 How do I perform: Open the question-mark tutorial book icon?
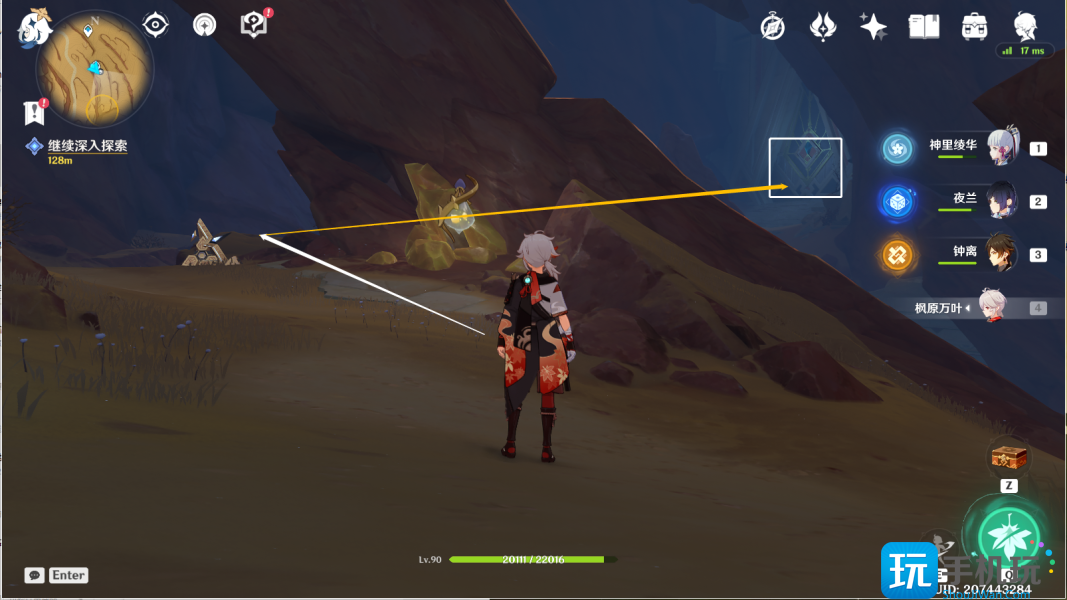click(255, 25)
